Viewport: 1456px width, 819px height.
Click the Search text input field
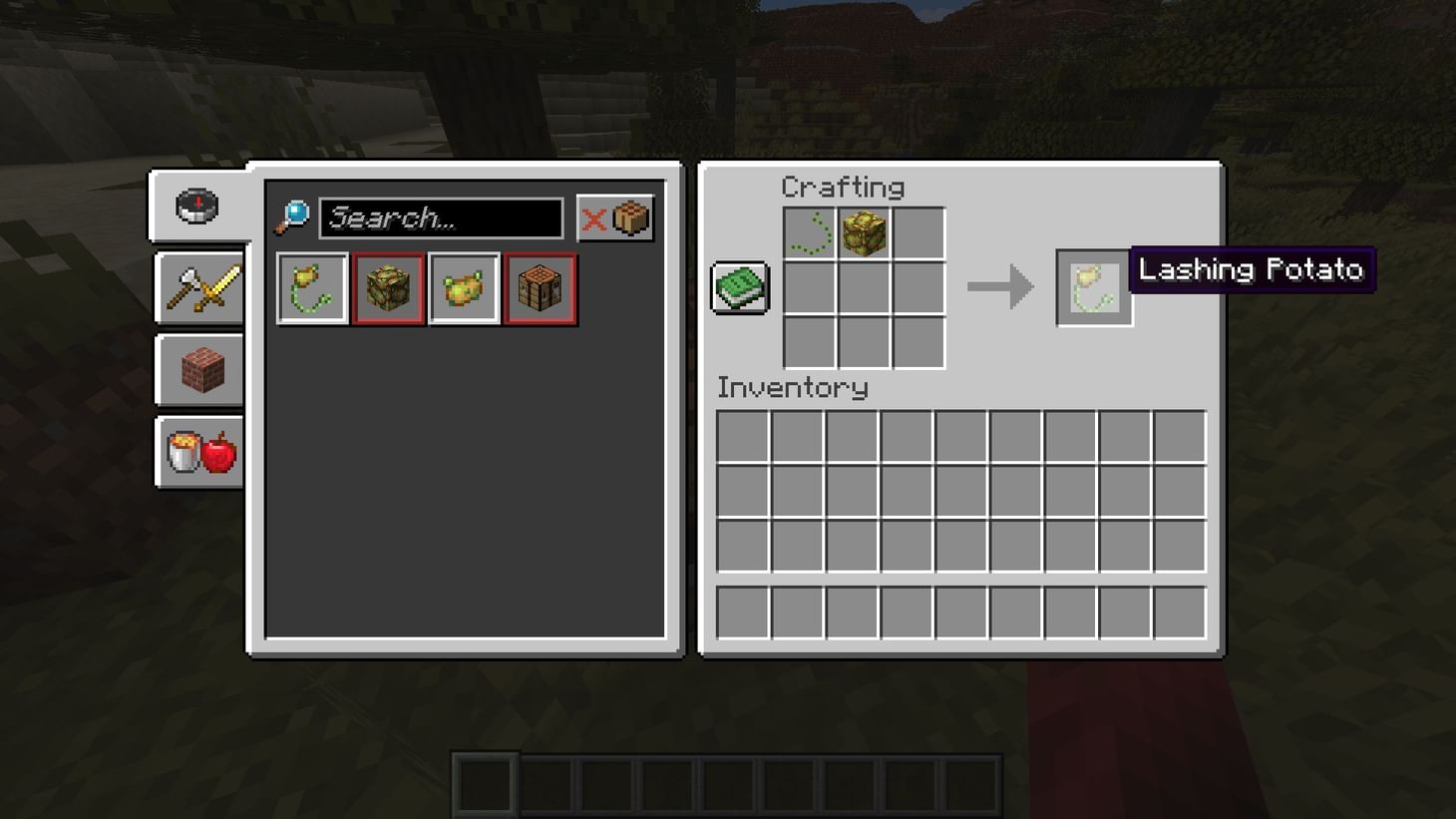click(x=443, y=217)
